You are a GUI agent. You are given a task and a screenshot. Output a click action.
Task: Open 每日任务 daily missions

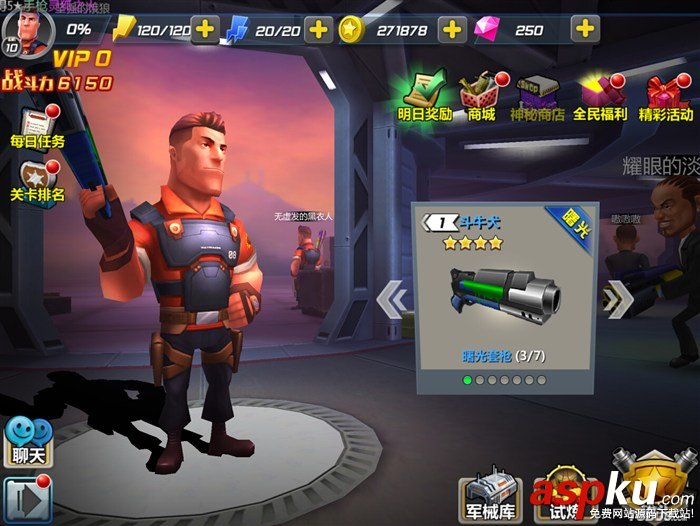click(x=37, y=128)
